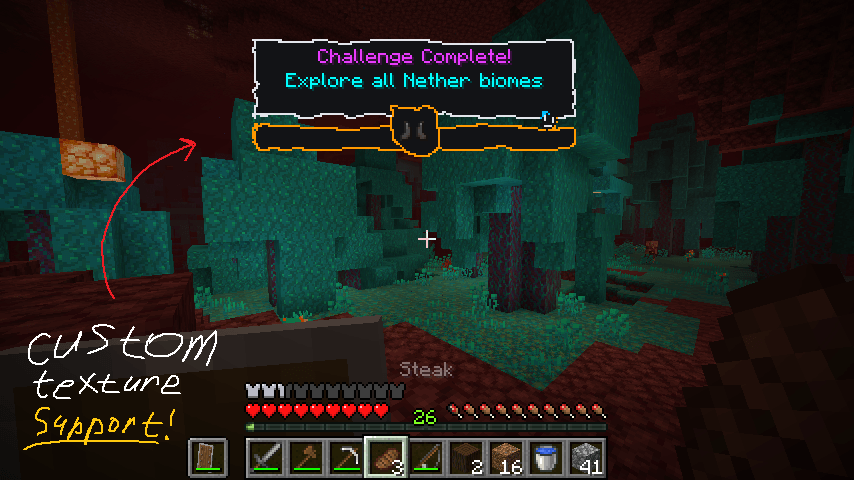Viewport: 854px width, 480px height.
Task: Choose the axe in the hotbar
Action: [306, 458]
